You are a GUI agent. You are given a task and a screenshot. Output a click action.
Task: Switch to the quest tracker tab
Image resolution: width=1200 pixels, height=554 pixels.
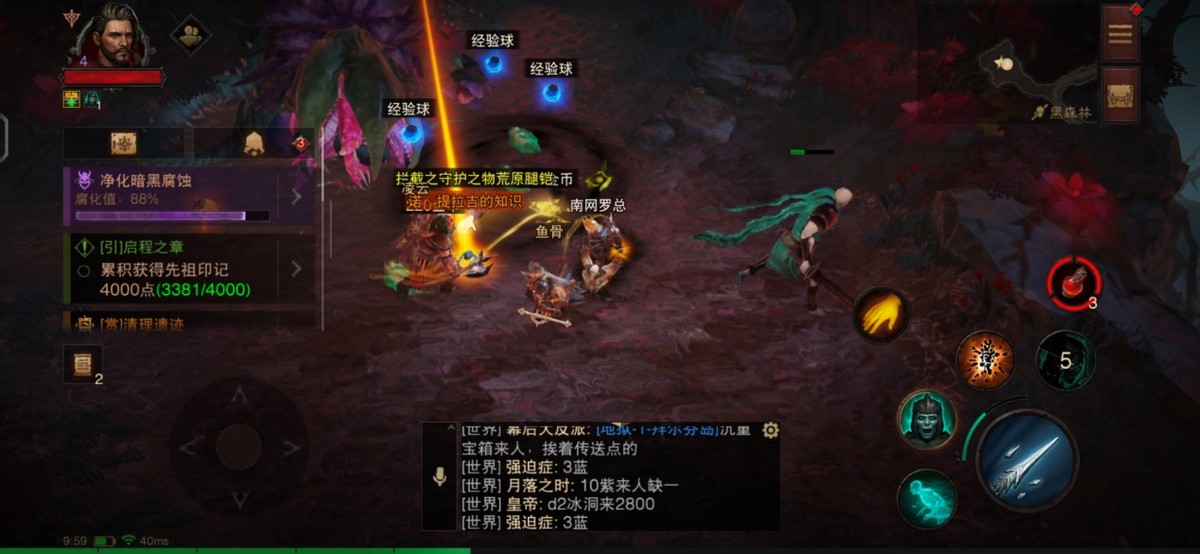(124, 144)
